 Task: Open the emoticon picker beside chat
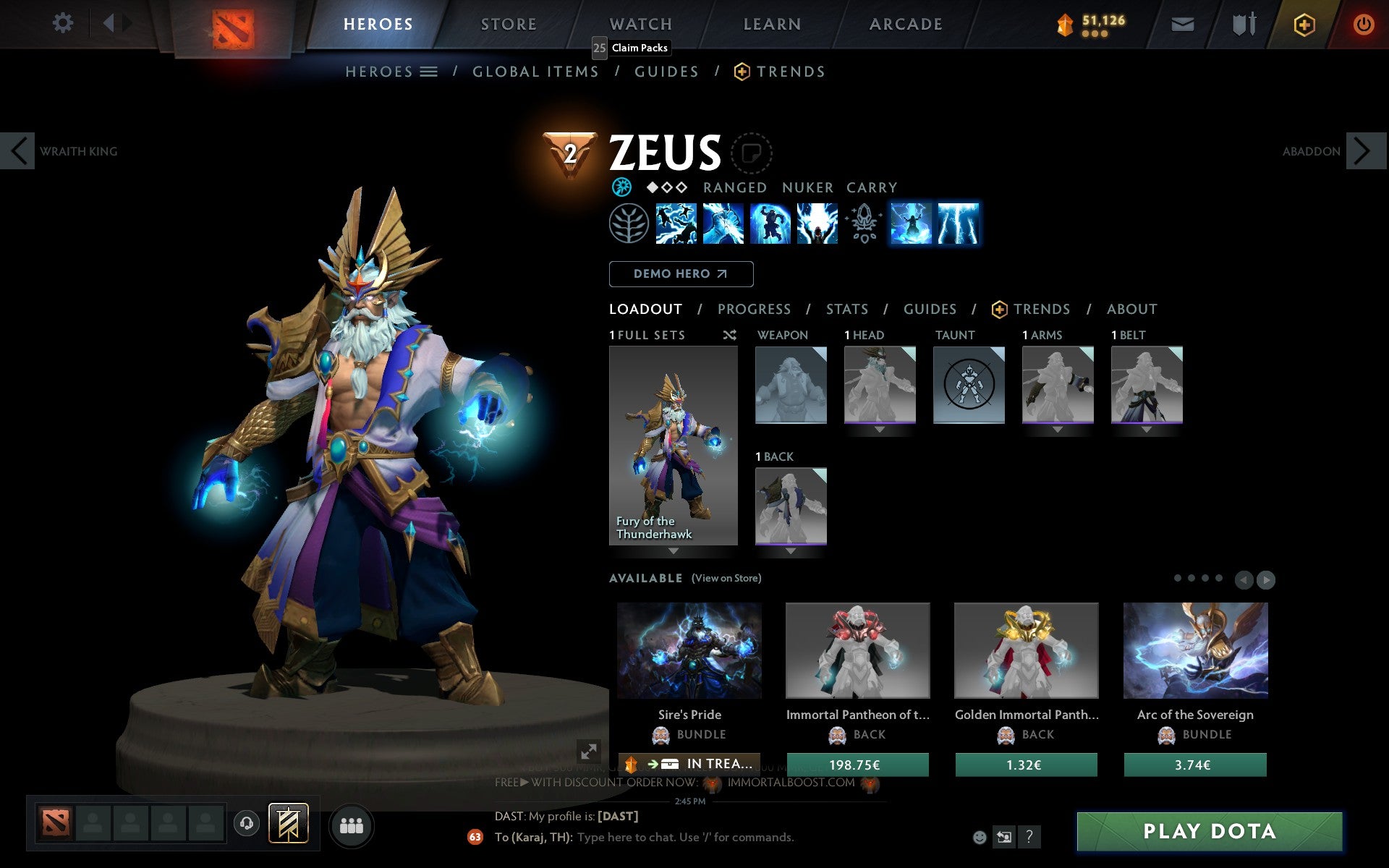[981, 837]
